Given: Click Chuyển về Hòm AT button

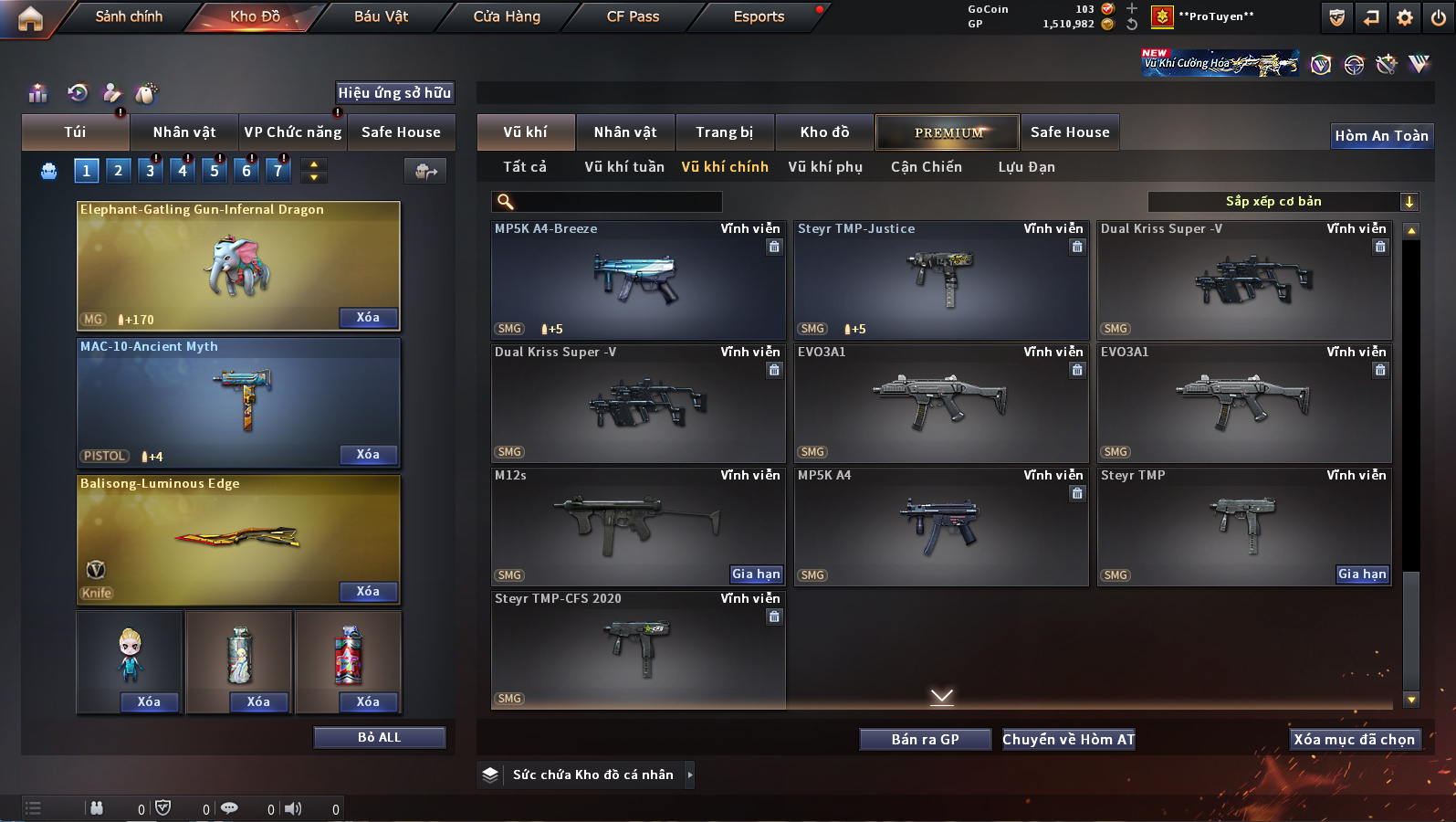Looking at the screenshot, I should click(1068, 740).
